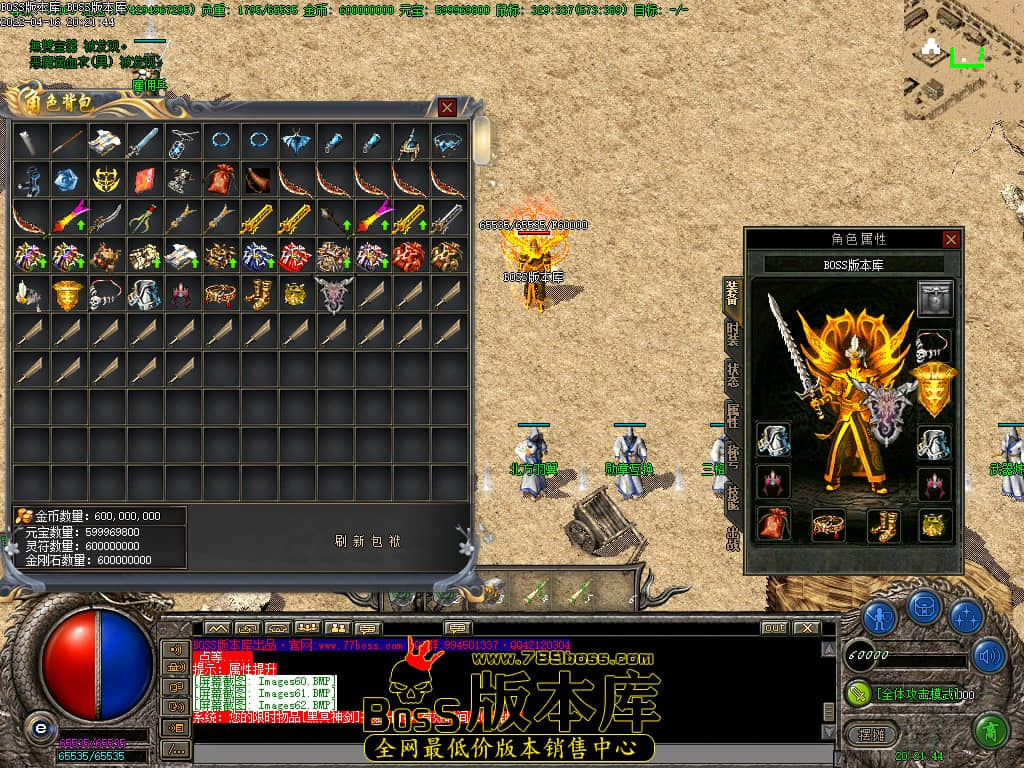Close the 角色背包 inventory window
The image size is (1024, 768).
tap(447, 107)
